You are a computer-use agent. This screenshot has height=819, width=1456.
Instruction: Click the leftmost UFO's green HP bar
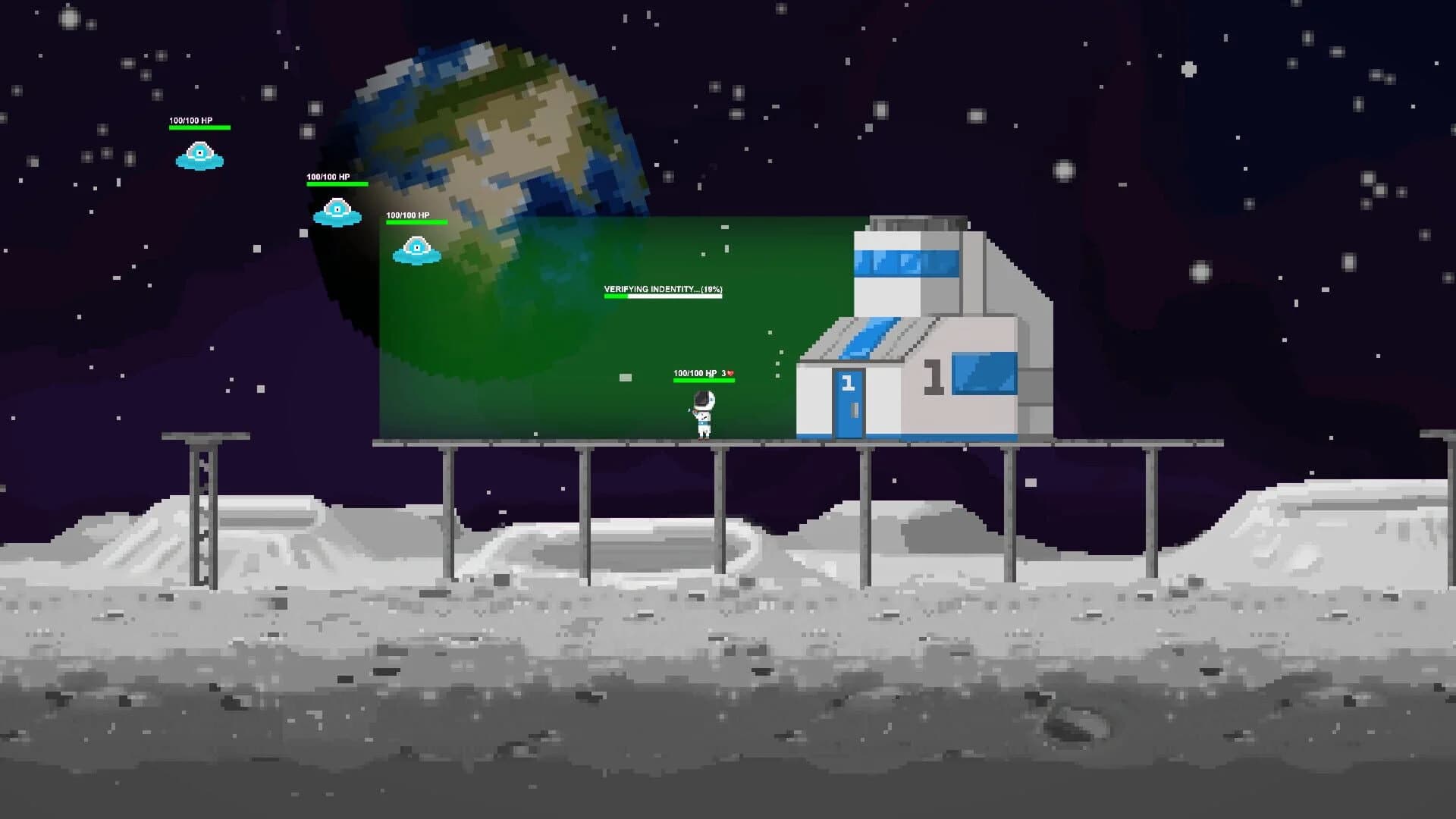[199, 129]
